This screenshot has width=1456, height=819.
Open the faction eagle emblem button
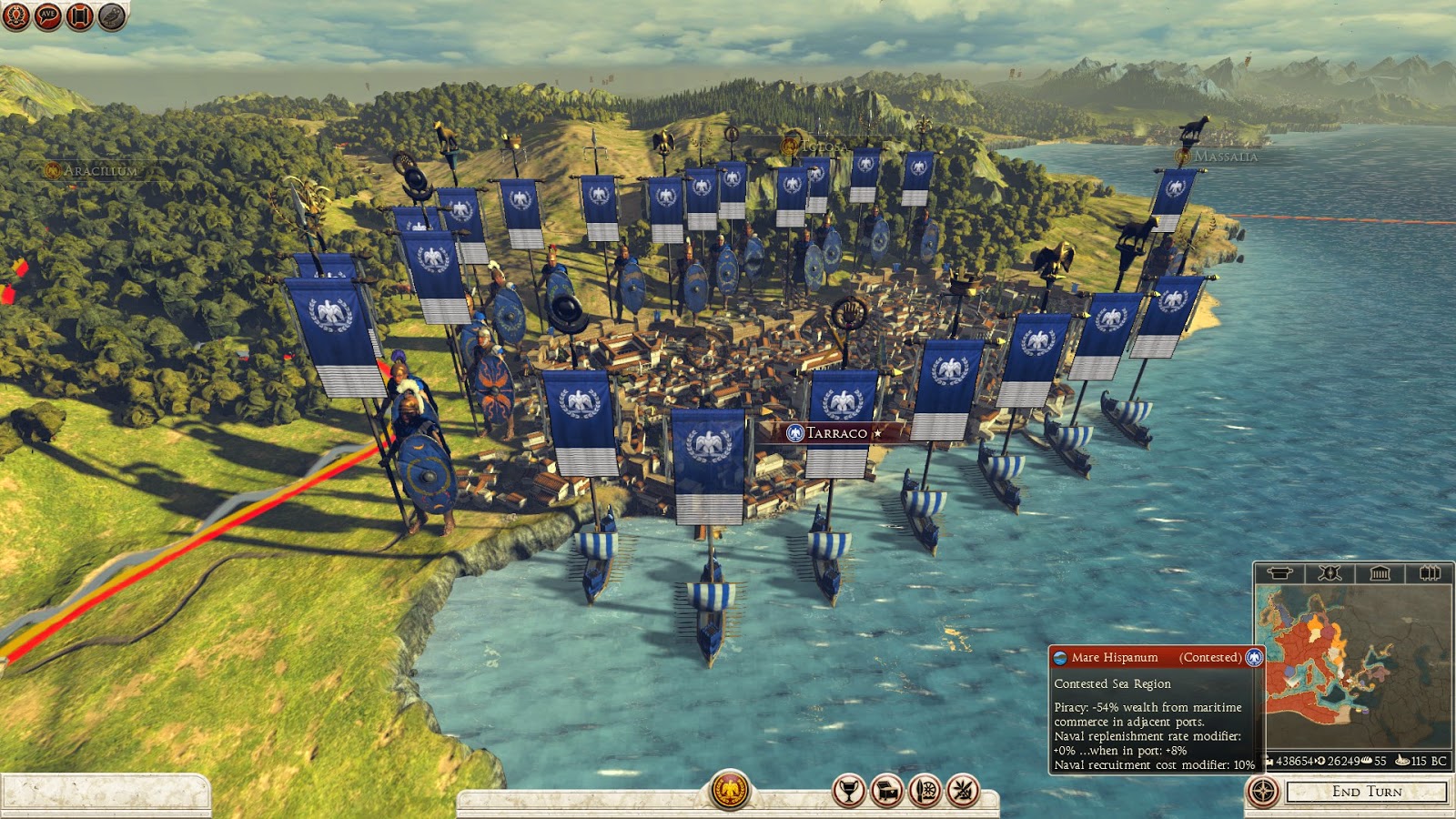tap(730, 791)
